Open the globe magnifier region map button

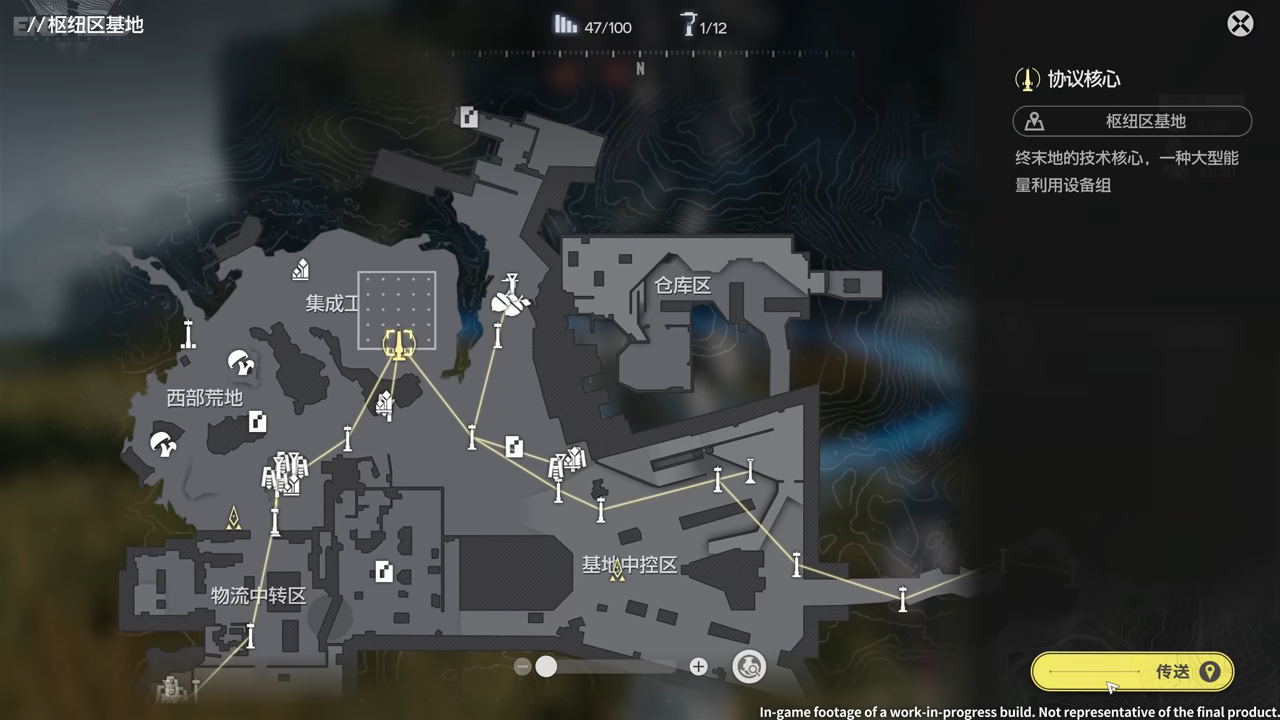pyautogui.click(x=749, y=666)
